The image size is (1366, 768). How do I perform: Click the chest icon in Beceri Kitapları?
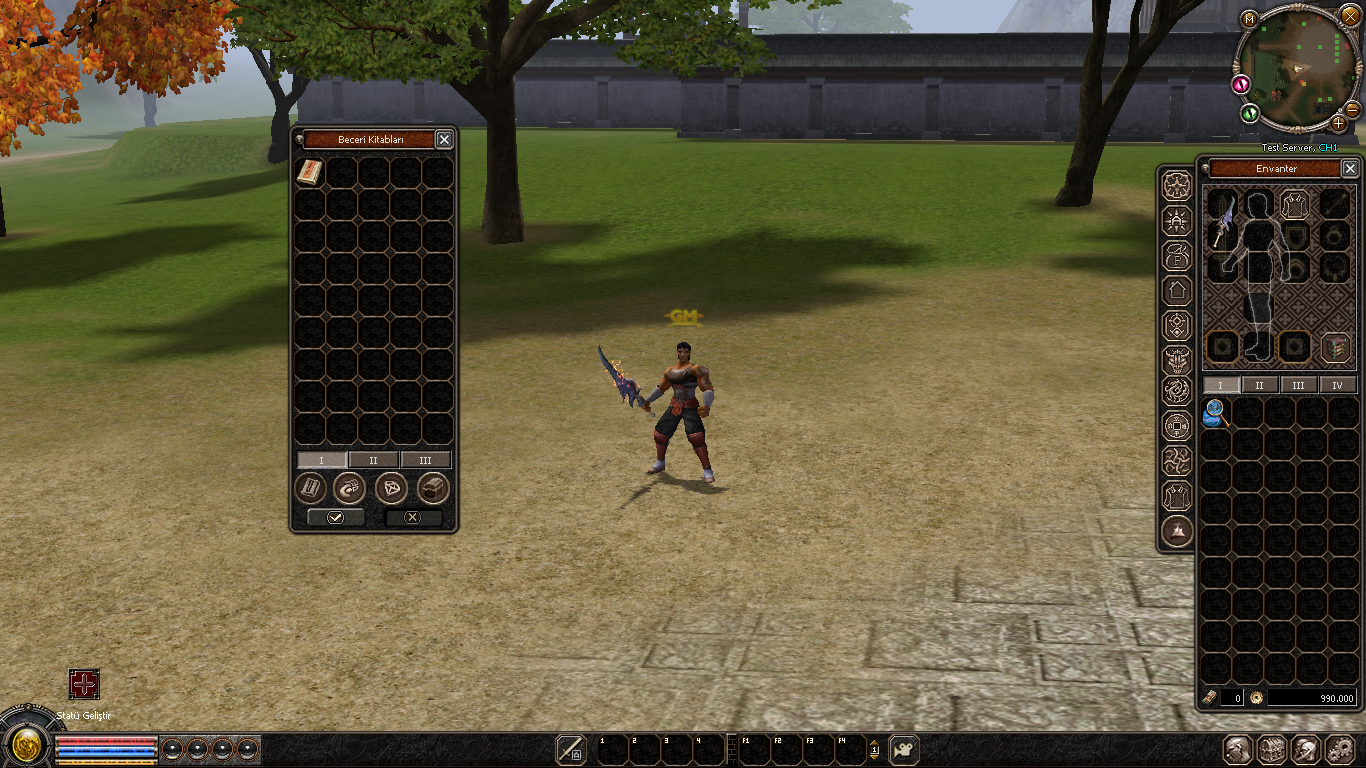(432, 488)
